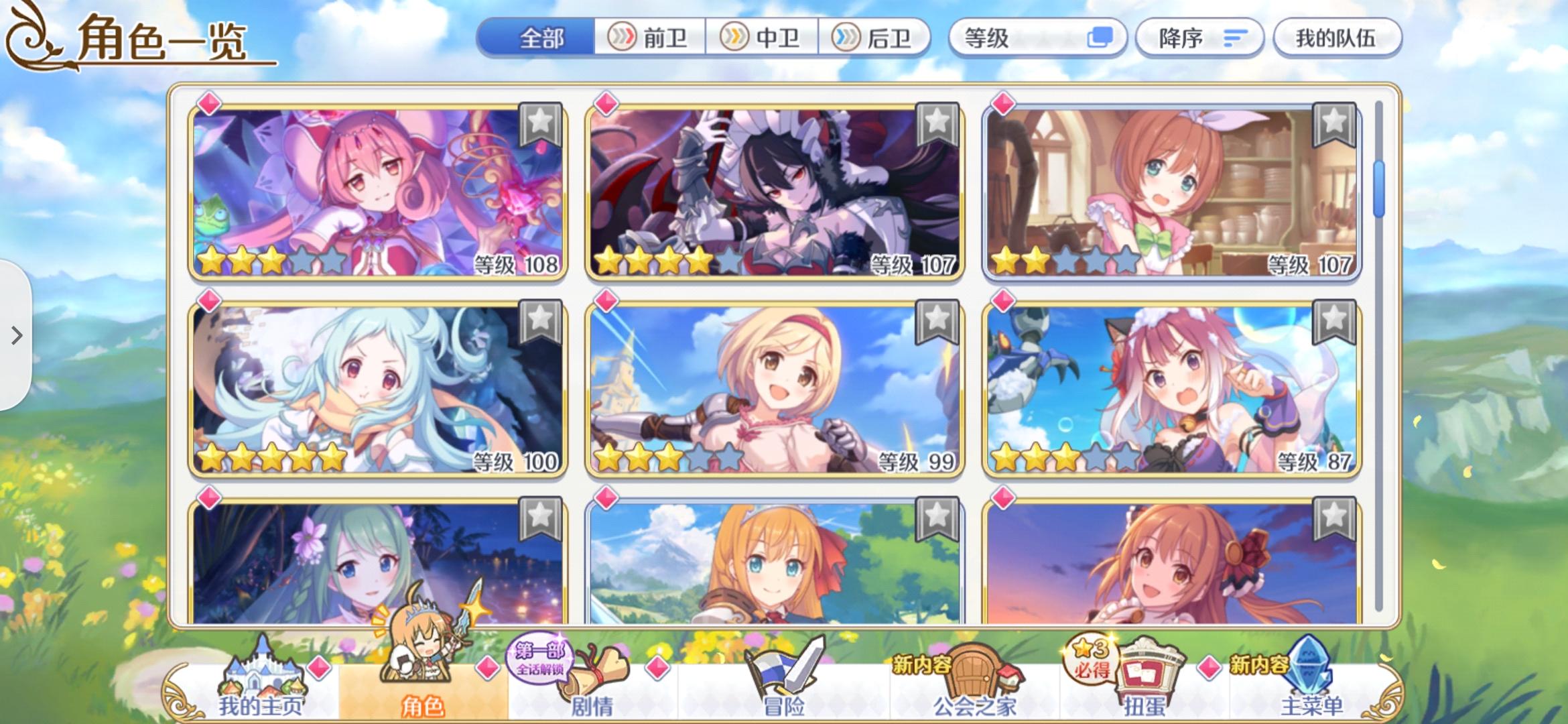Select the 中卫 midguard filter tab

click(x=763, y=38)
